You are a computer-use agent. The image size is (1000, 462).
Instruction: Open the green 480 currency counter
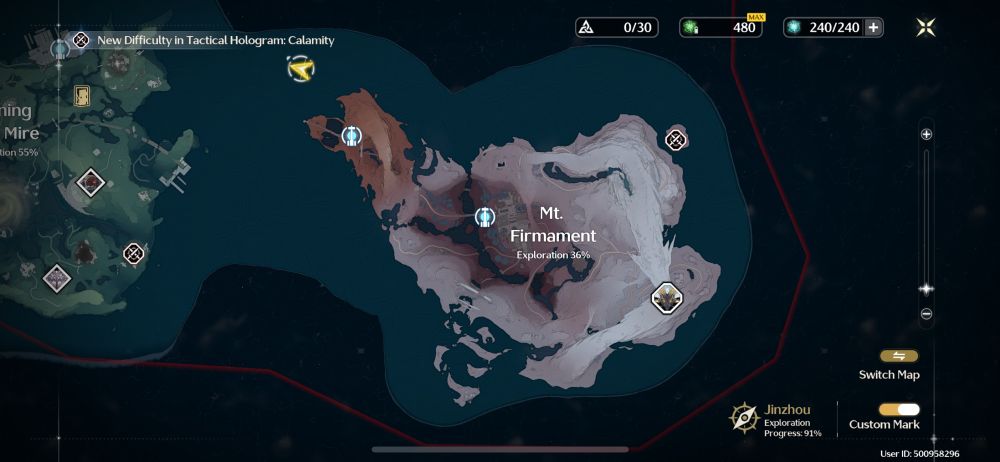[720, 28]
